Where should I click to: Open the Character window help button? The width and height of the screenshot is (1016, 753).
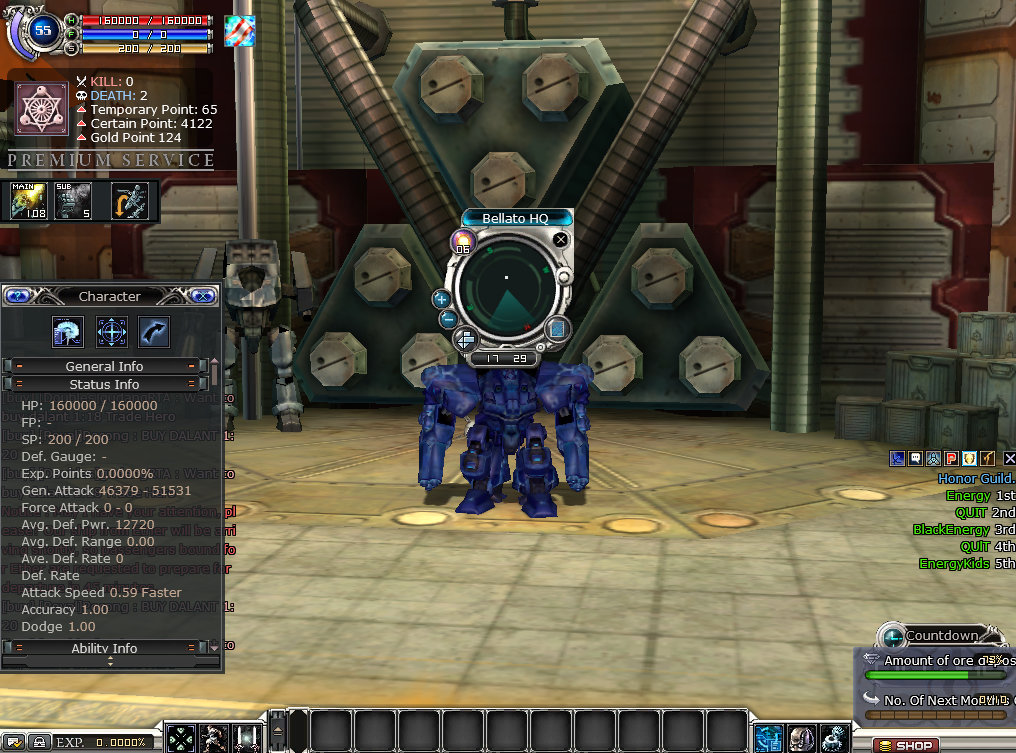pos(19,296)
